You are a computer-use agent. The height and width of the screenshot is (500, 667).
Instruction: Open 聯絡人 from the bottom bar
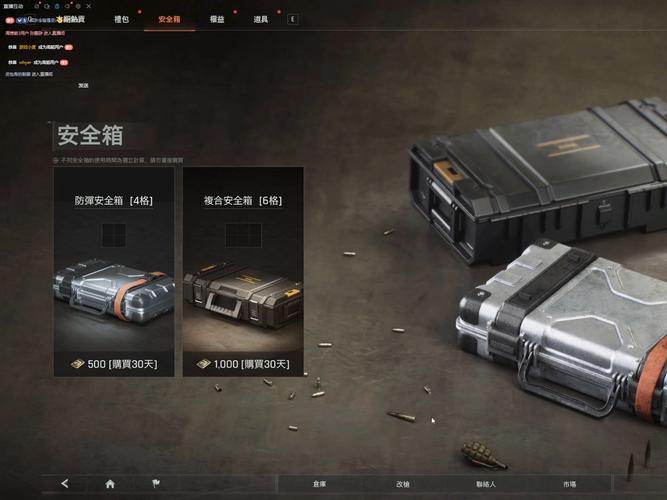pyautogui.click(x=486, y=484)
